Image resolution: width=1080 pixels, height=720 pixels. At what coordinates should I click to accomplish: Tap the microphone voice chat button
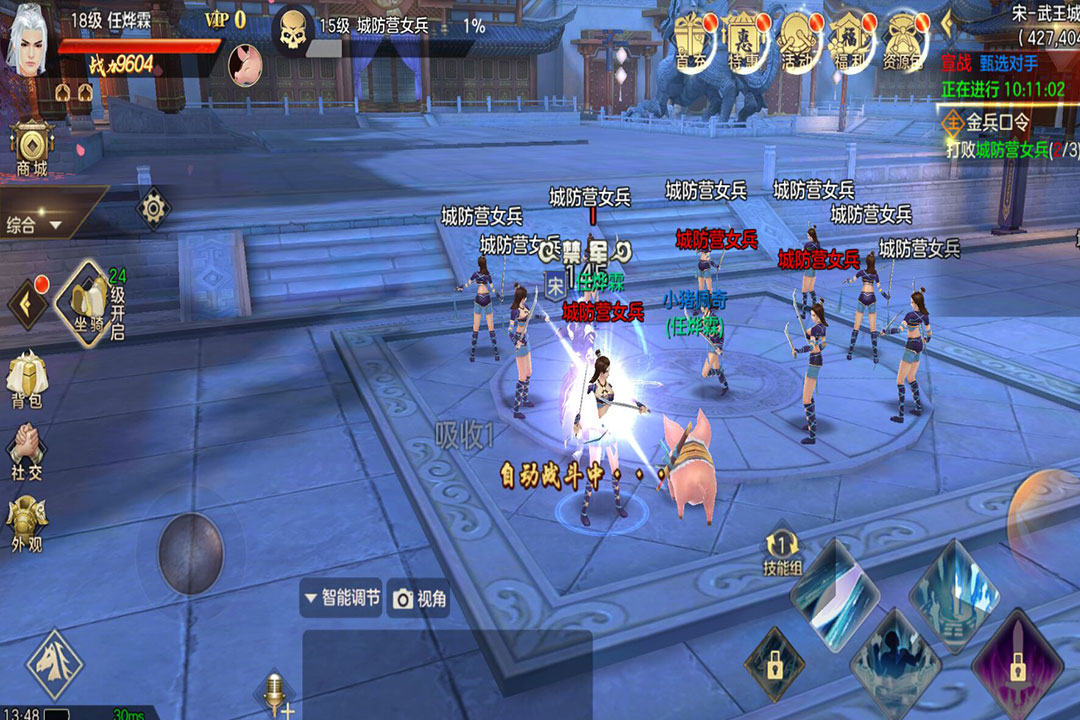click(273, 692)
